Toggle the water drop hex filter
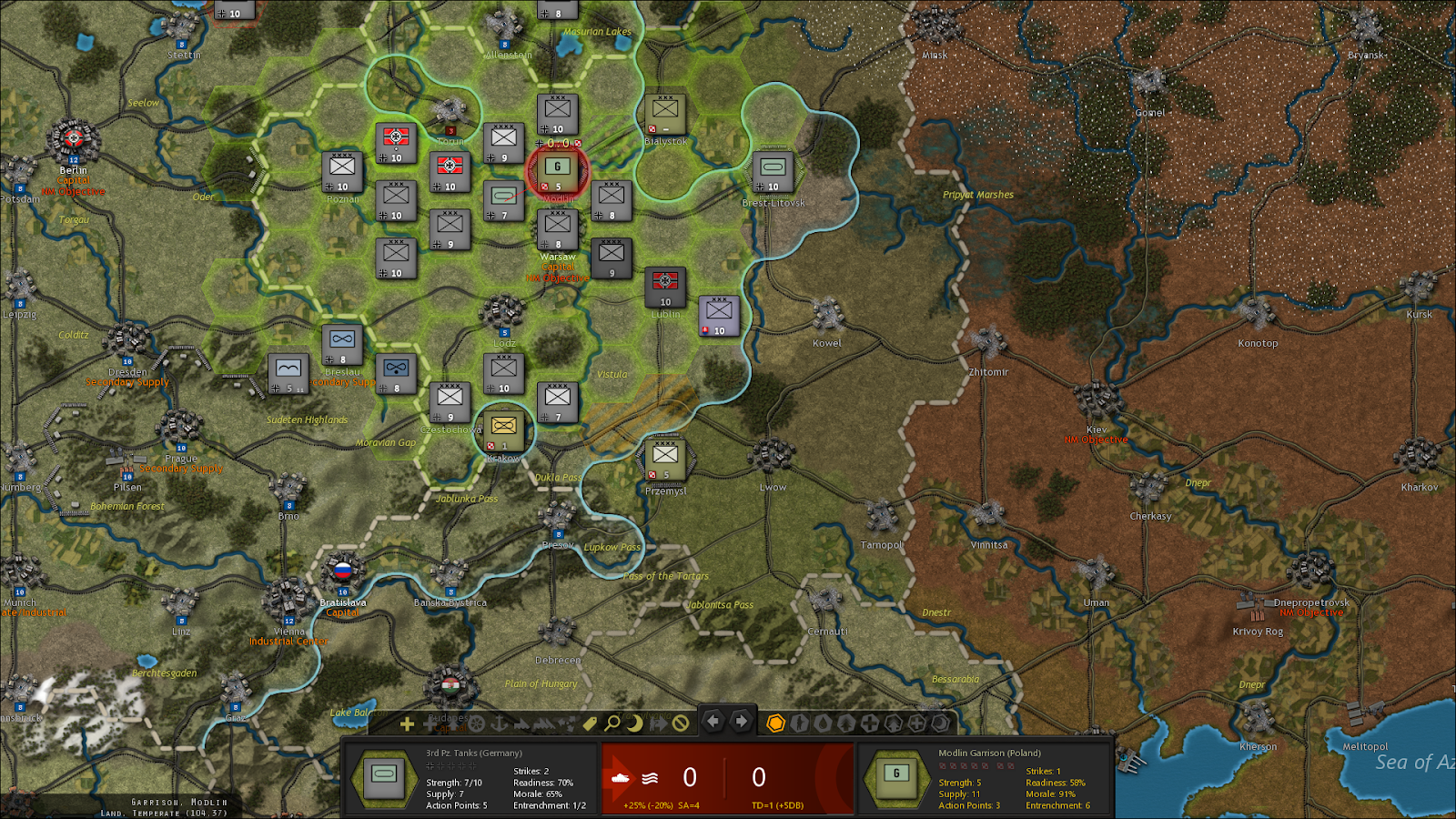 [x=822, y=725]
